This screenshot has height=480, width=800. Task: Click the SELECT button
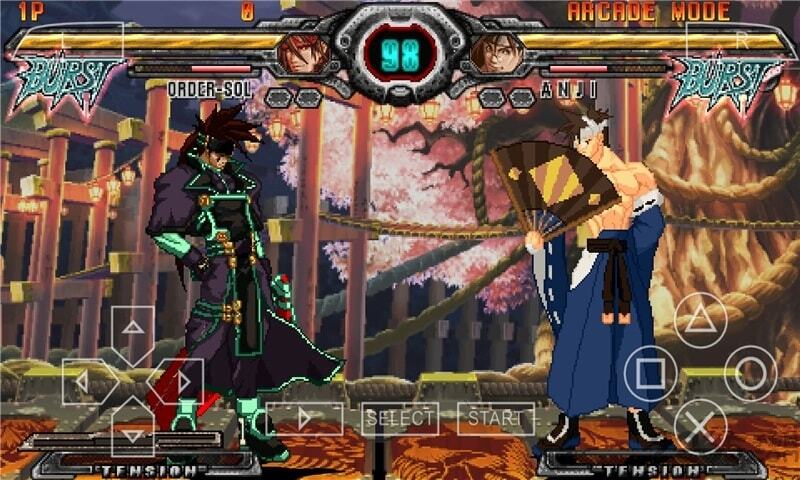pos(400,418)
